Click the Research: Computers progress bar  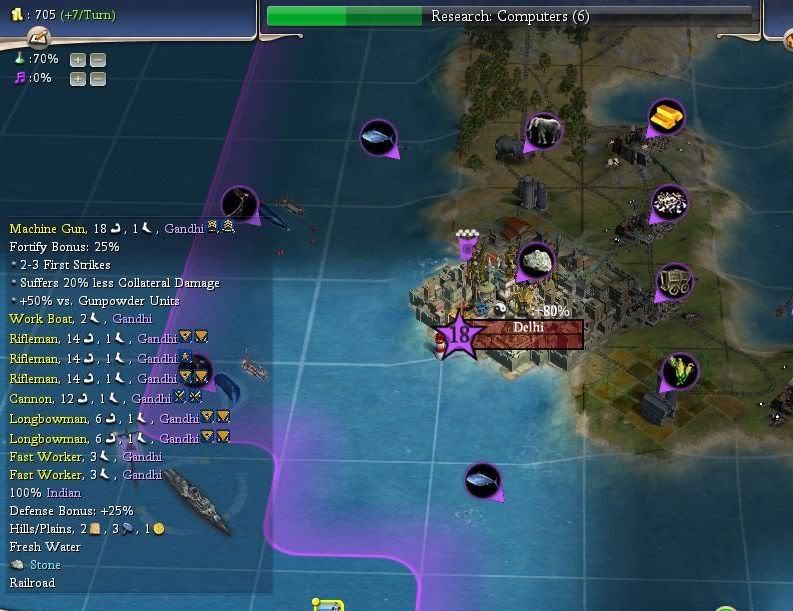tap(509, 16)
